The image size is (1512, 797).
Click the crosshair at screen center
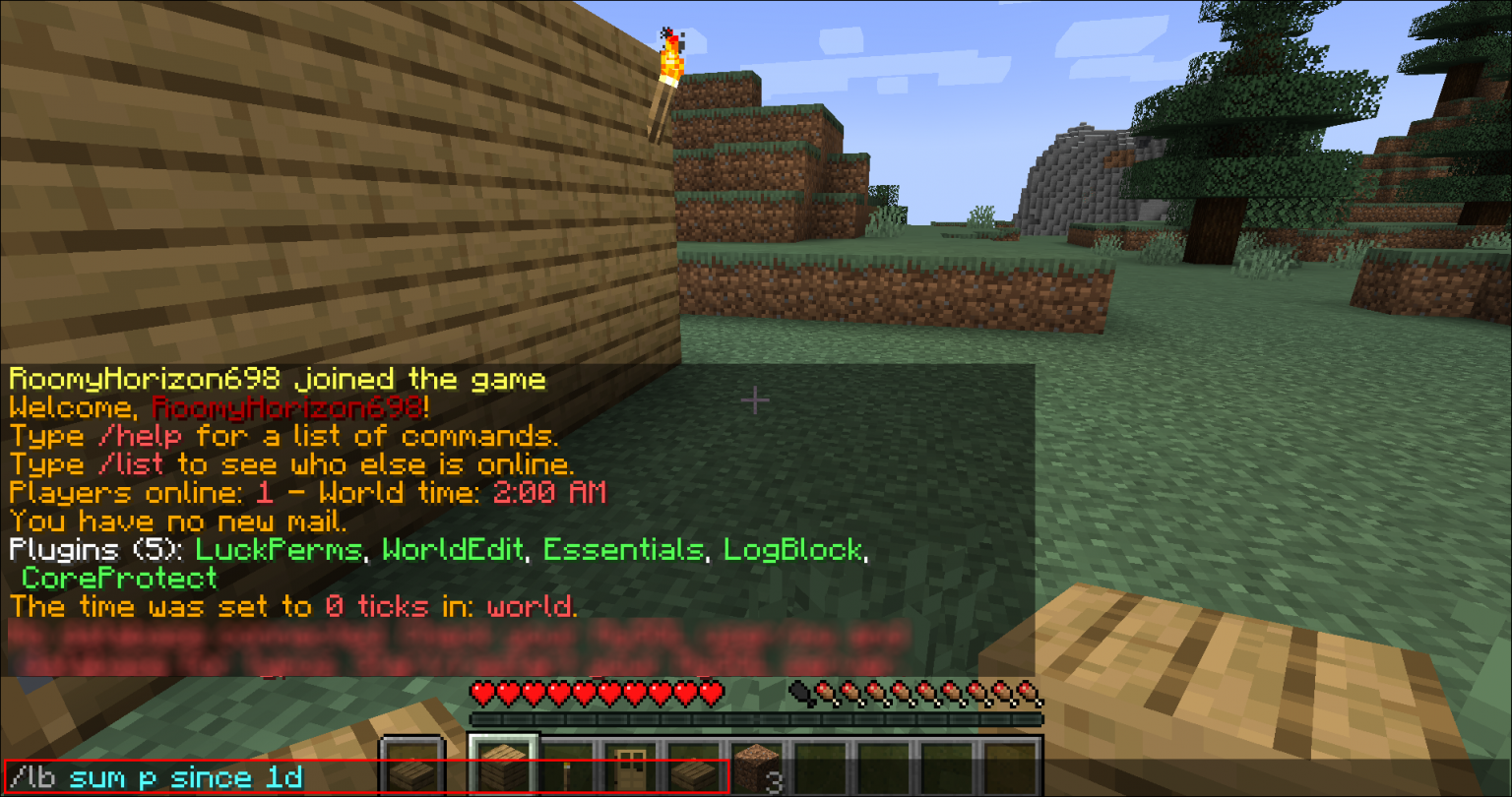(756, 400)
